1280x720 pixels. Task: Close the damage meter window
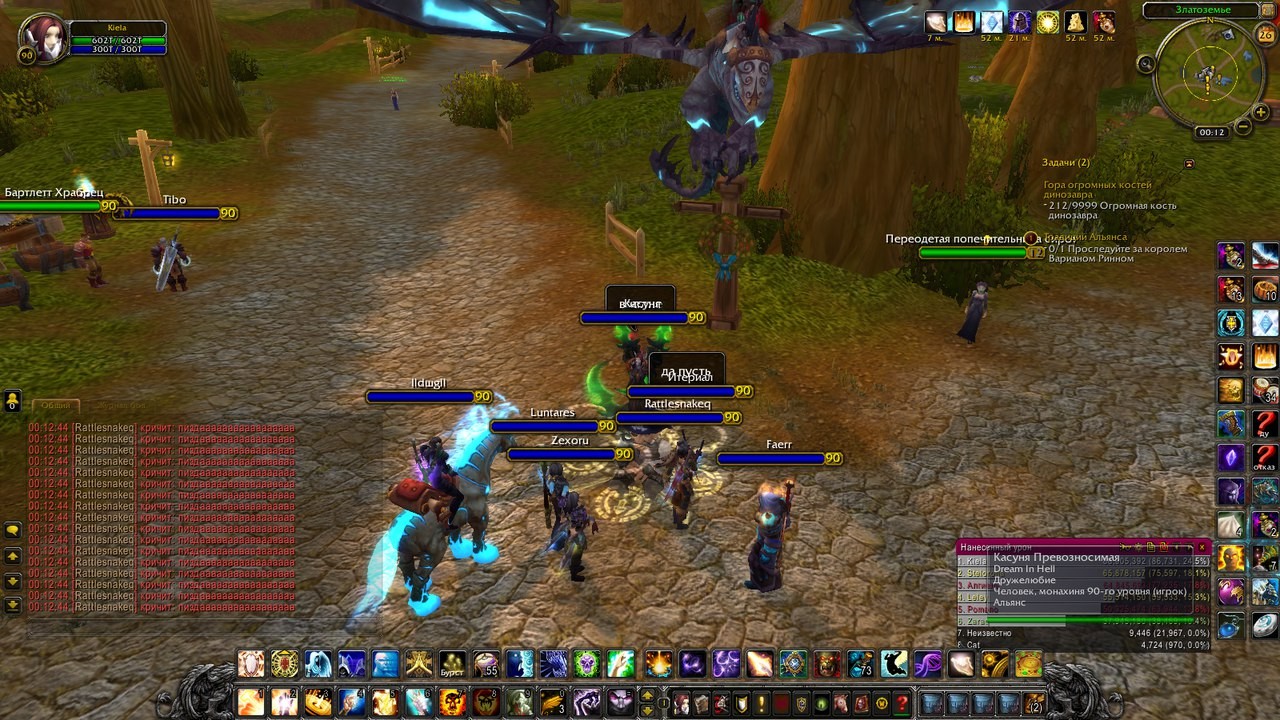coord(1202,547)
